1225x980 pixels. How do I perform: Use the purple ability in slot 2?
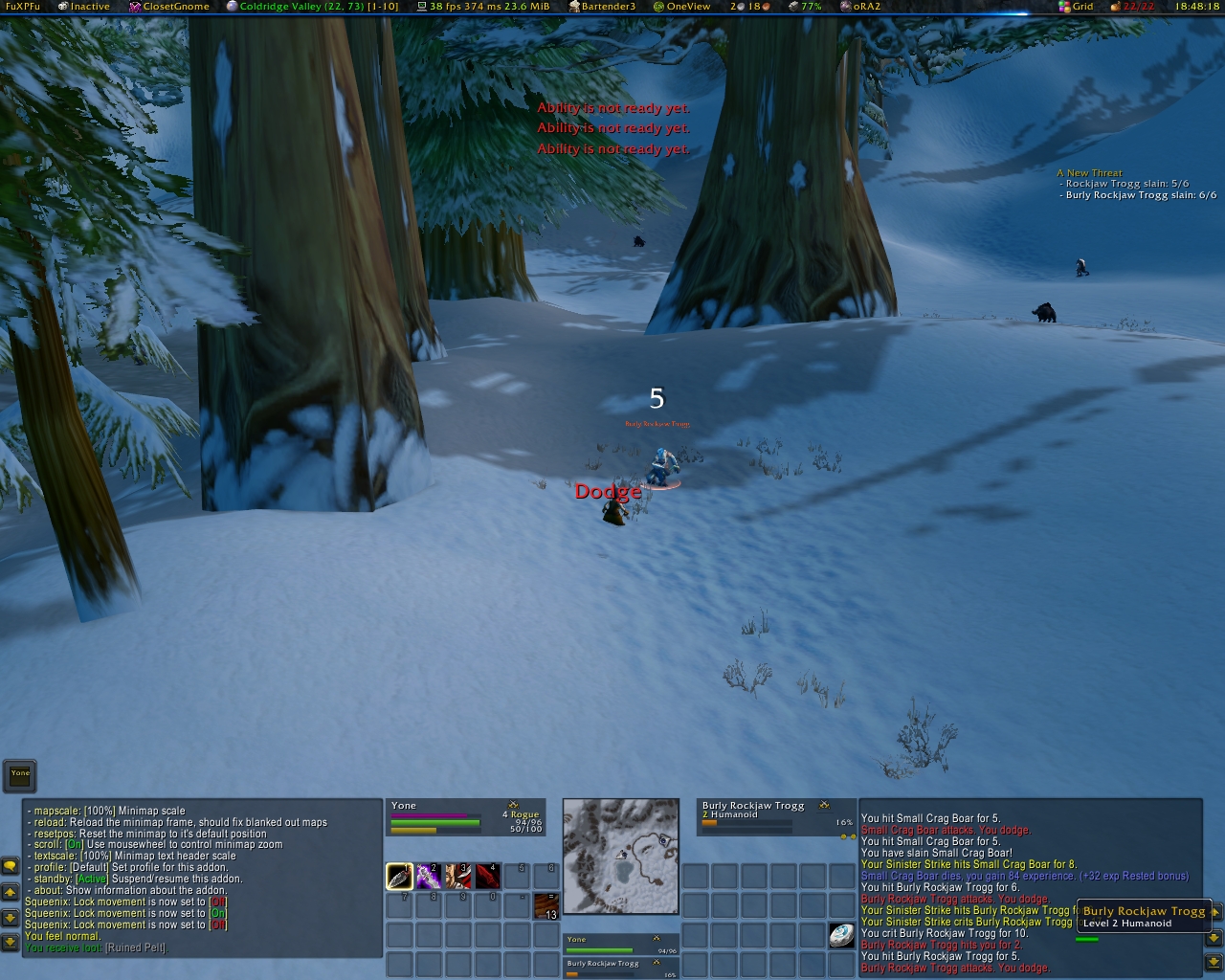pyautogui.click(x=429, y=876)
